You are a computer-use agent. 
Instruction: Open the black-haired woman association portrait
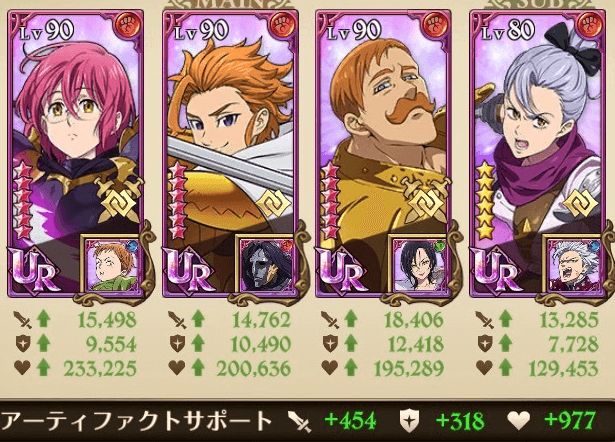pos(416,266)
